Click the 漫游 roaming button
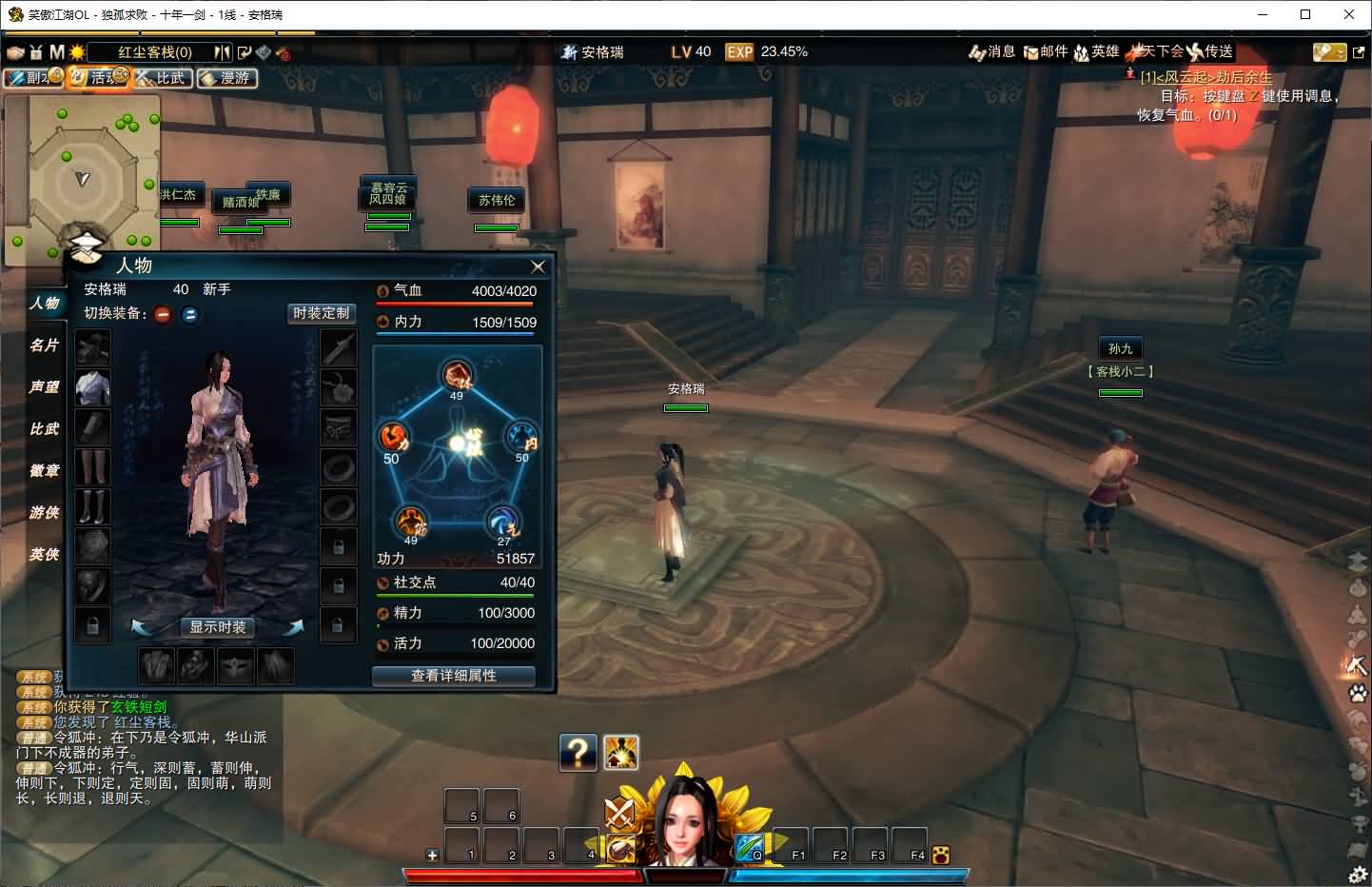Image resolution: width=1372 pixels, height=887 pixels. [227, 78]
